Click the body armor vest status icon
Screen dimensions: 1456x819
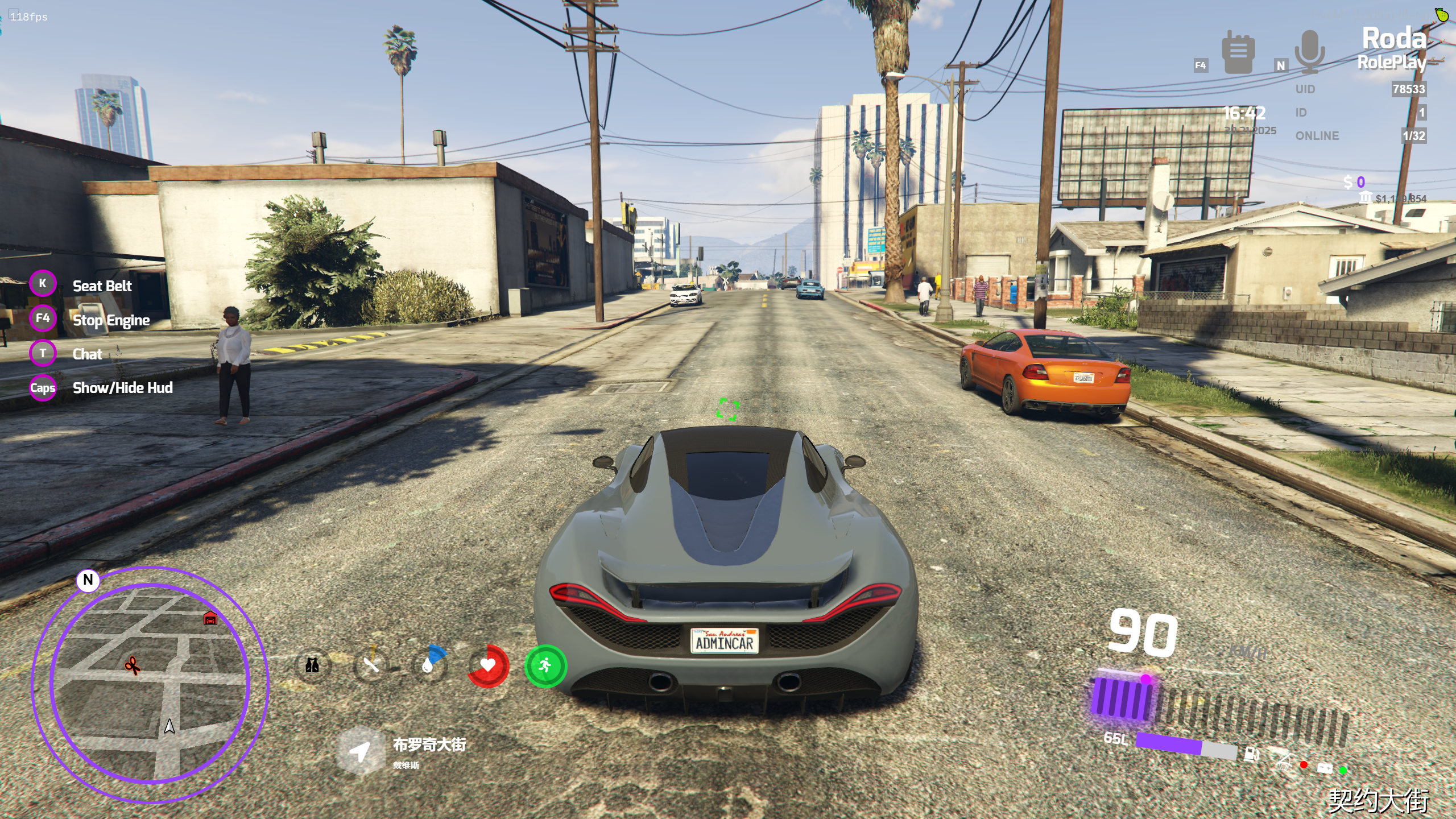point(312,665)
